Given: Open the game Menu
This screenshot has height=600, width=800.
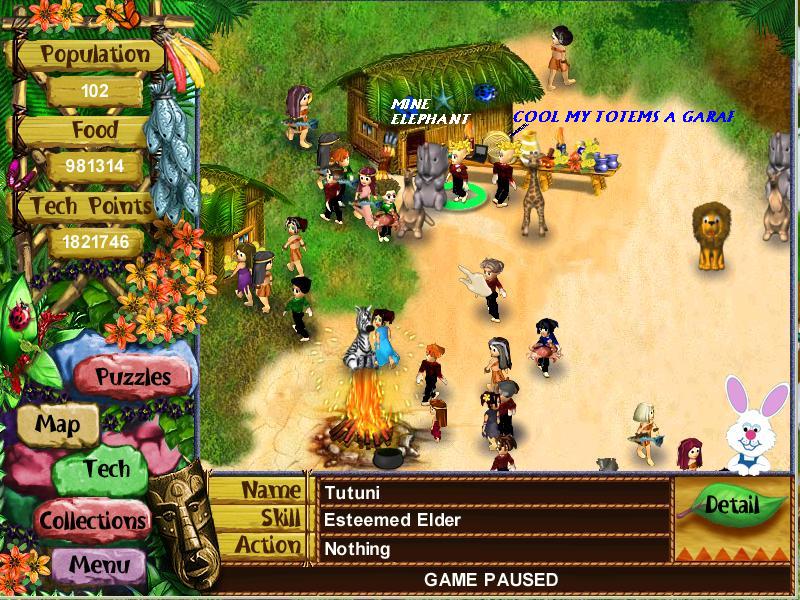Looking at the screenshot, I should click(x=100, y=565).
